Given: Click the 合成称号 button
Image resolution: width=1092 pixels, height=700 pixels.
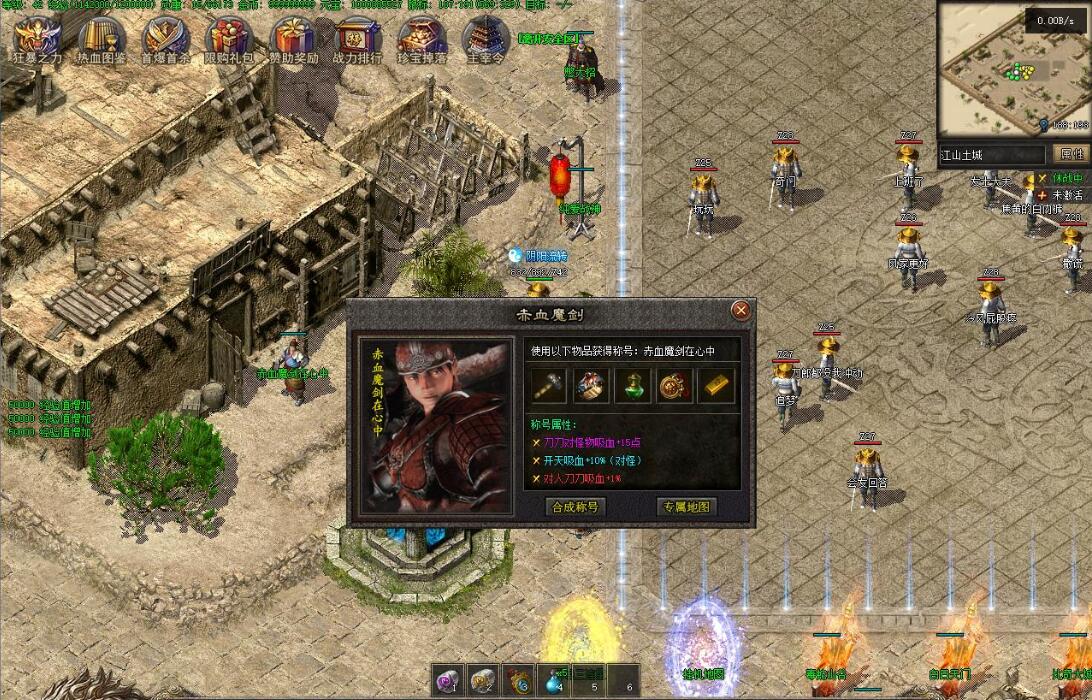Looking at the screenshot, I should pos(575,507).
